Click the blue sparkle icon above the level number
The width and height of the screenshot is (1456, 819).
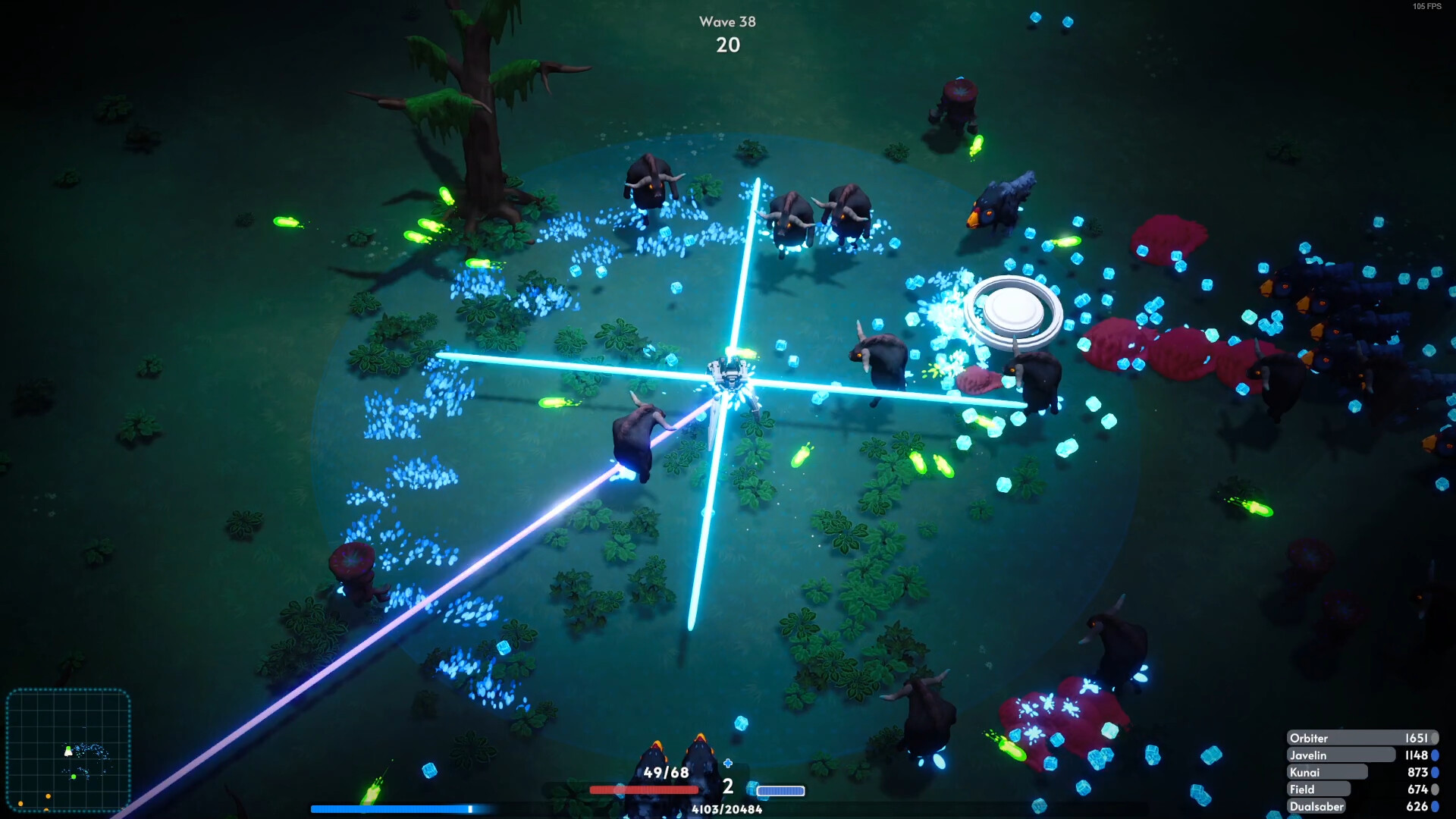pyautogui.click(x=728, y=764)
